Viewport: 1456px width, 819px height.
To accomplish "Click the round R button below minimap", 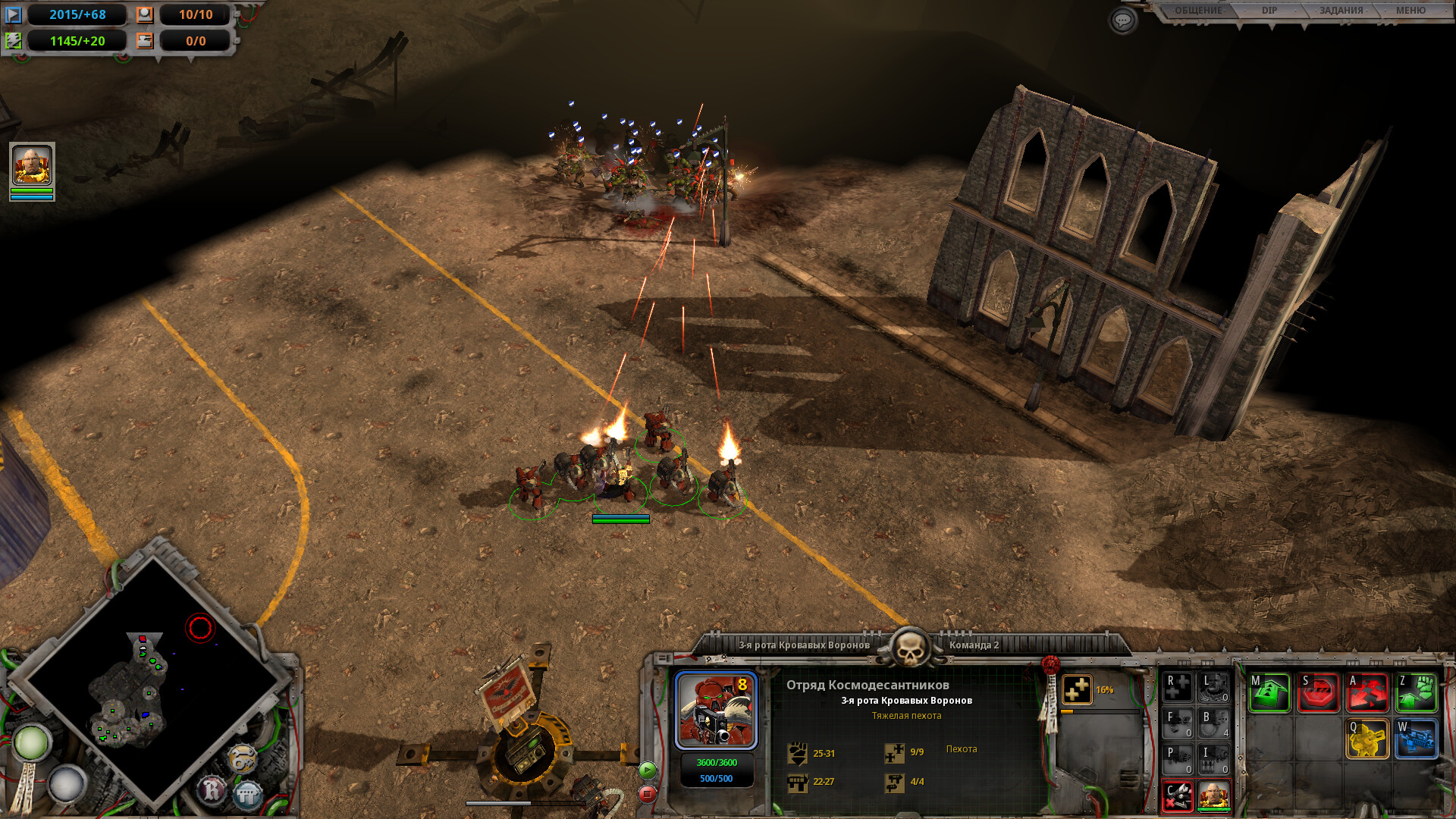I will coord(212,790).
